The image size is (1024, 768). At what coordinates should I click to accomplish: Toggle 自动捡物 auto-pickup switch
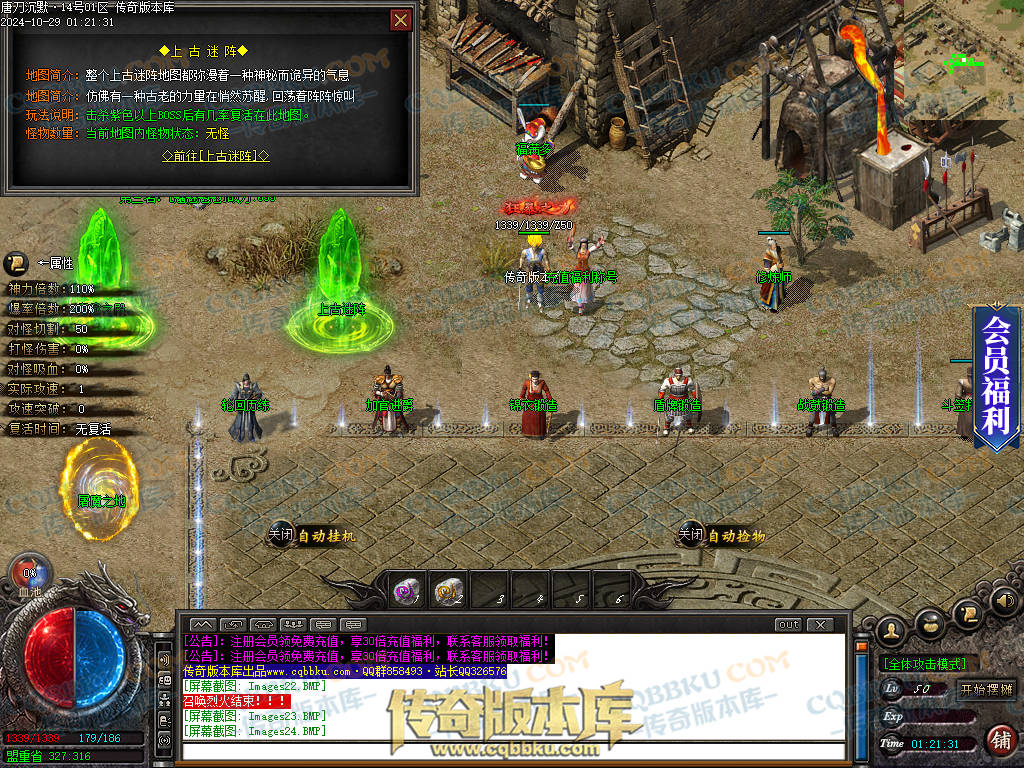[x=691, y=536]
